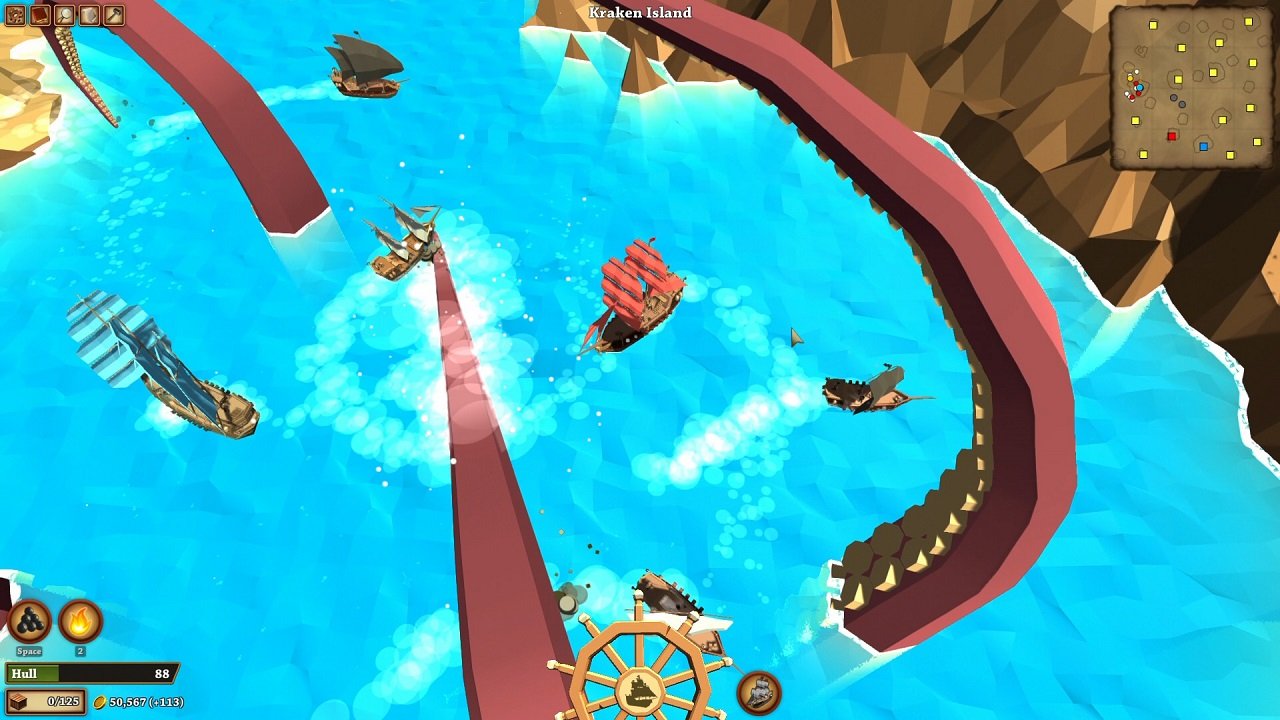Click the cargo crate counter icon
1280x720 pixels.
[x=18, y=701]
